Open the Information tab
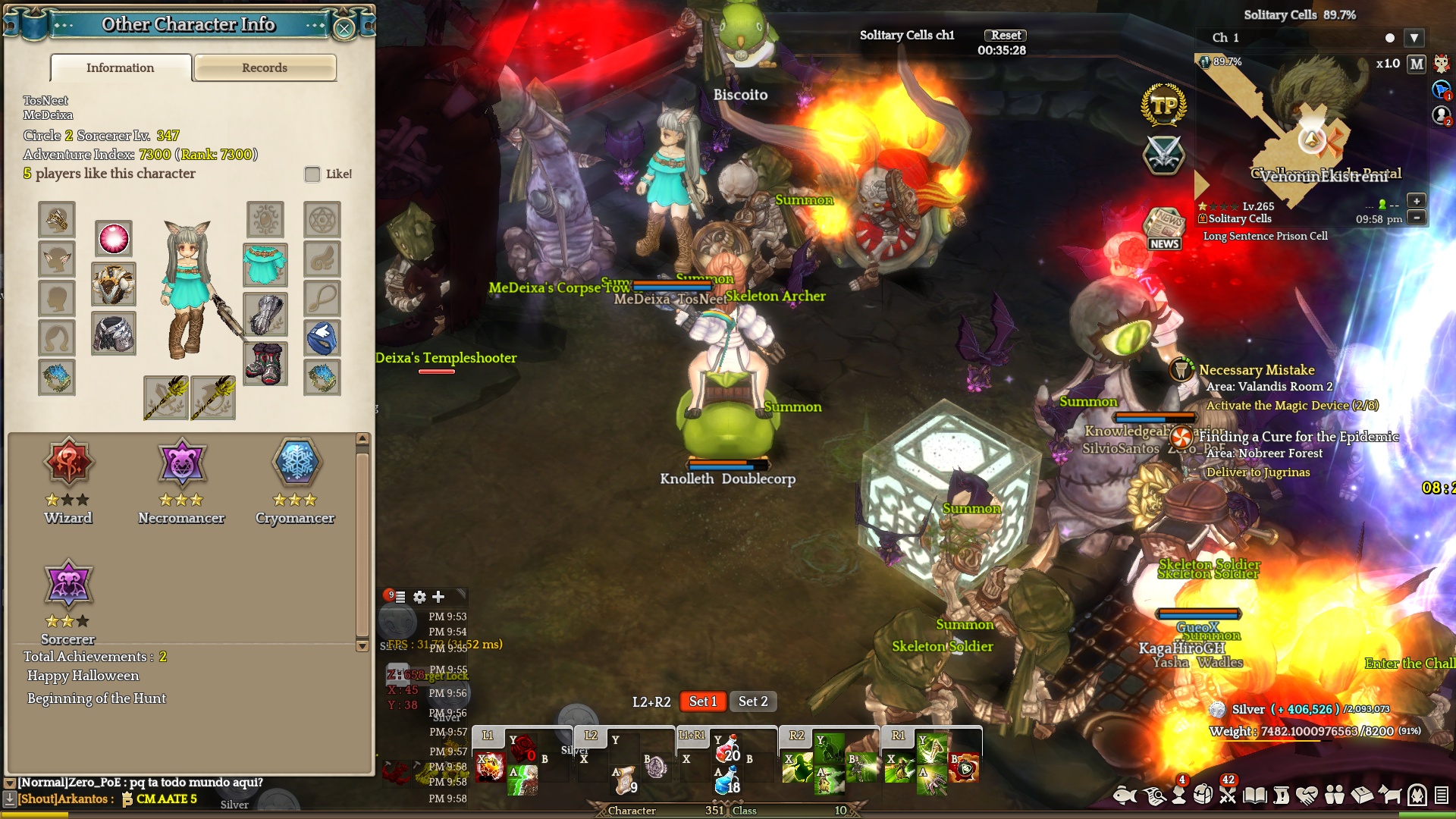Screen dimensions: 1456x819 tap(121, 68)
